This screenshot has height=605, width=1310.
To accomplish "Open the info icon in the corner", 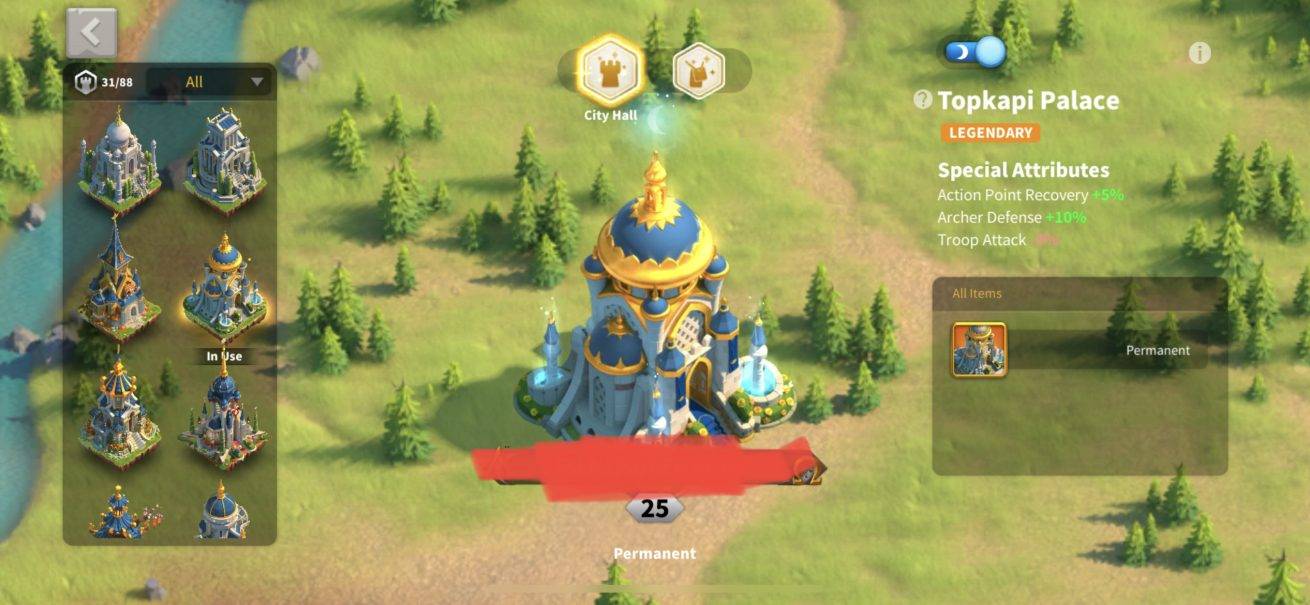I will 1199,53.
